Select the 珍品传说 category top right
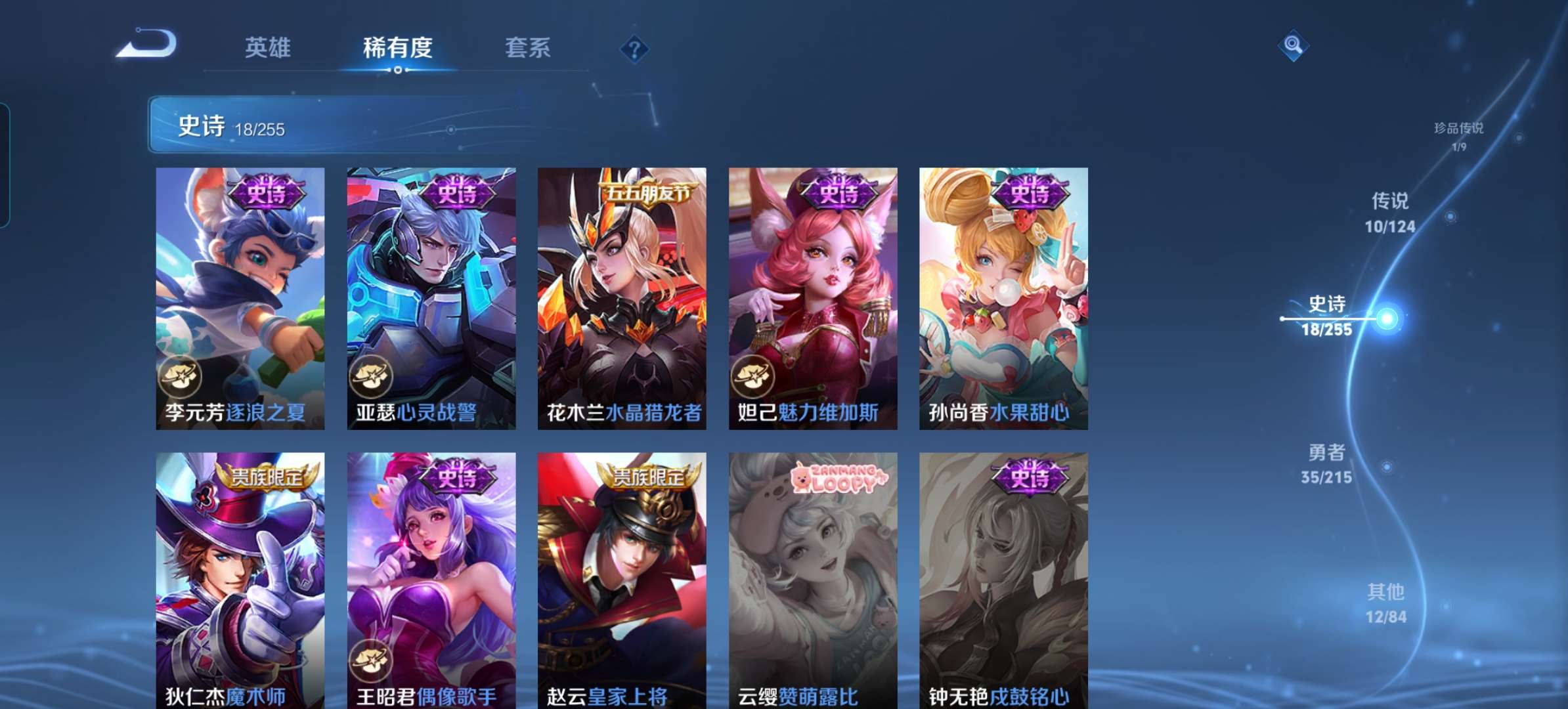The height and width of the screenshot is (709, 1568). pyautogui.click(x=1459, y=130)
